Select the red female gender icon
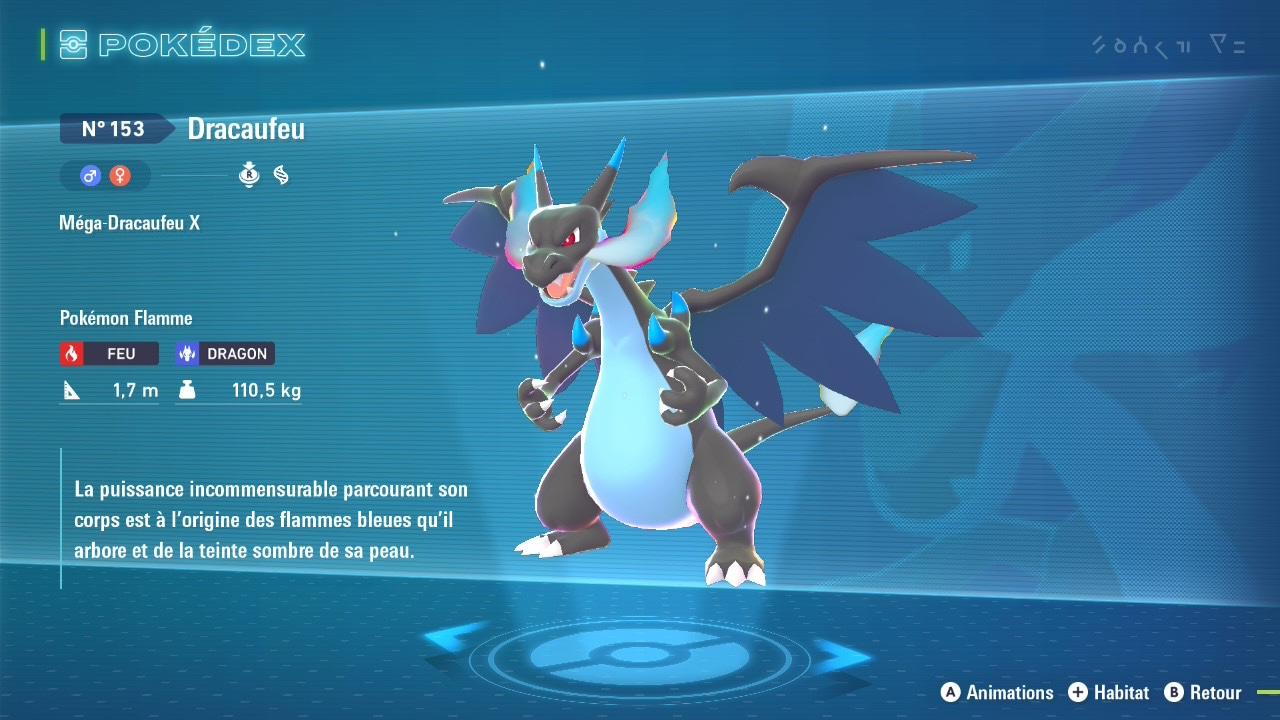This screenshot has height=720, width=1280. (120, 176)
